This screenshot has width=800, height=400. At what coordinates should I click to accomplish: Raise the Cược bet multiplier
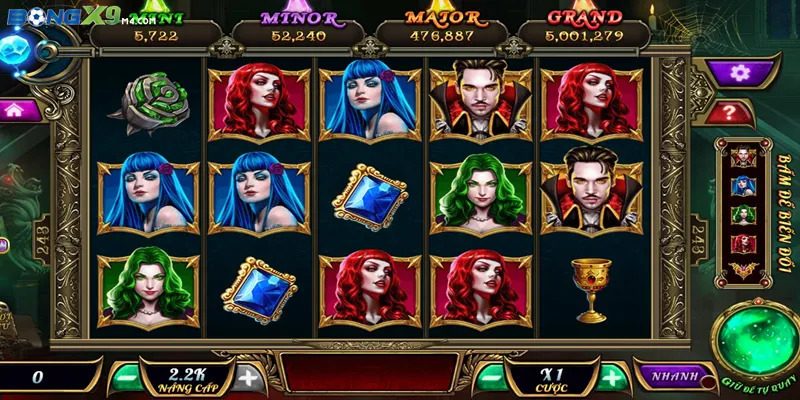tap(610, 377)
